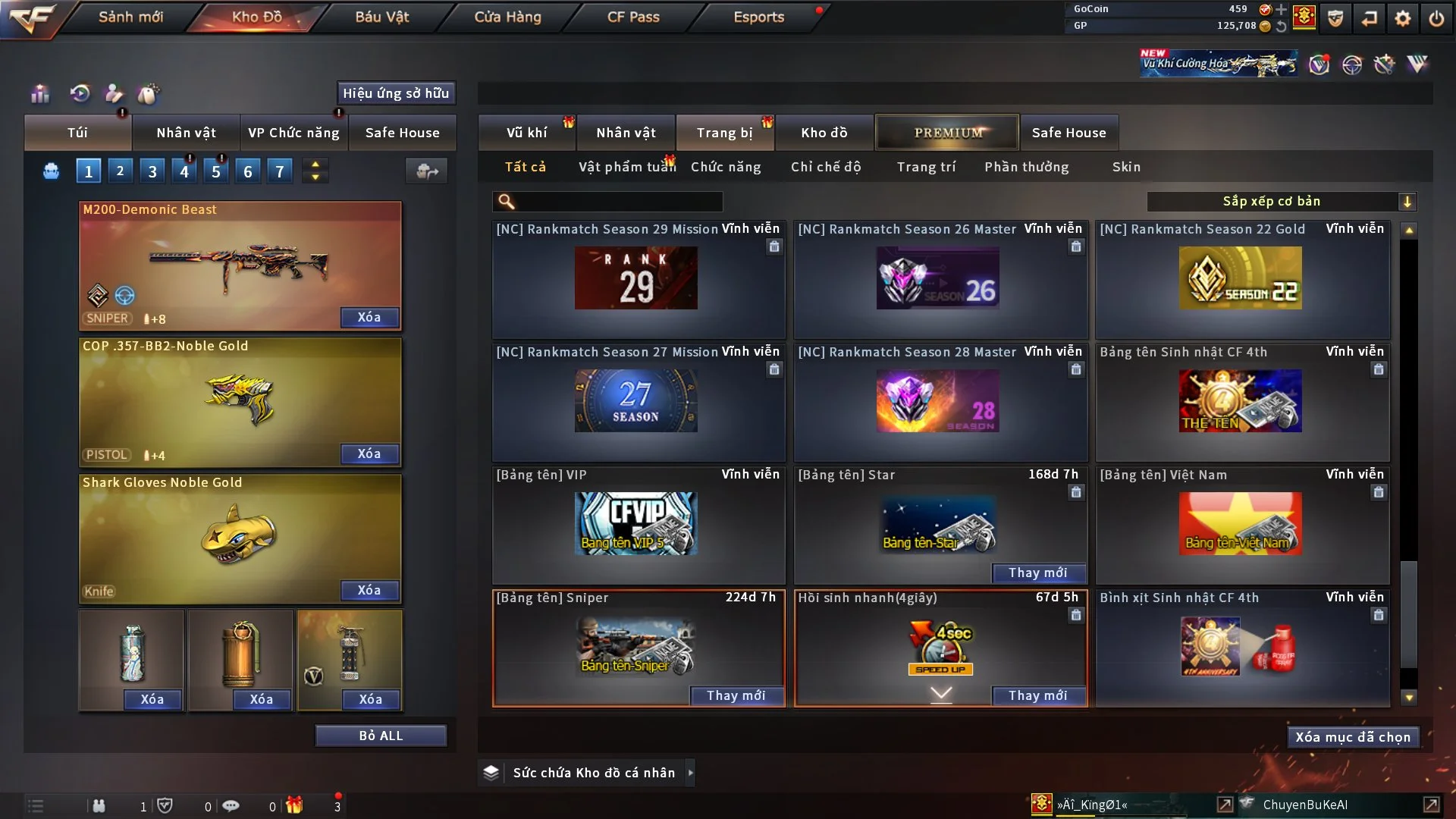
Task: Click the inventory search field
Action: point(618,202)
